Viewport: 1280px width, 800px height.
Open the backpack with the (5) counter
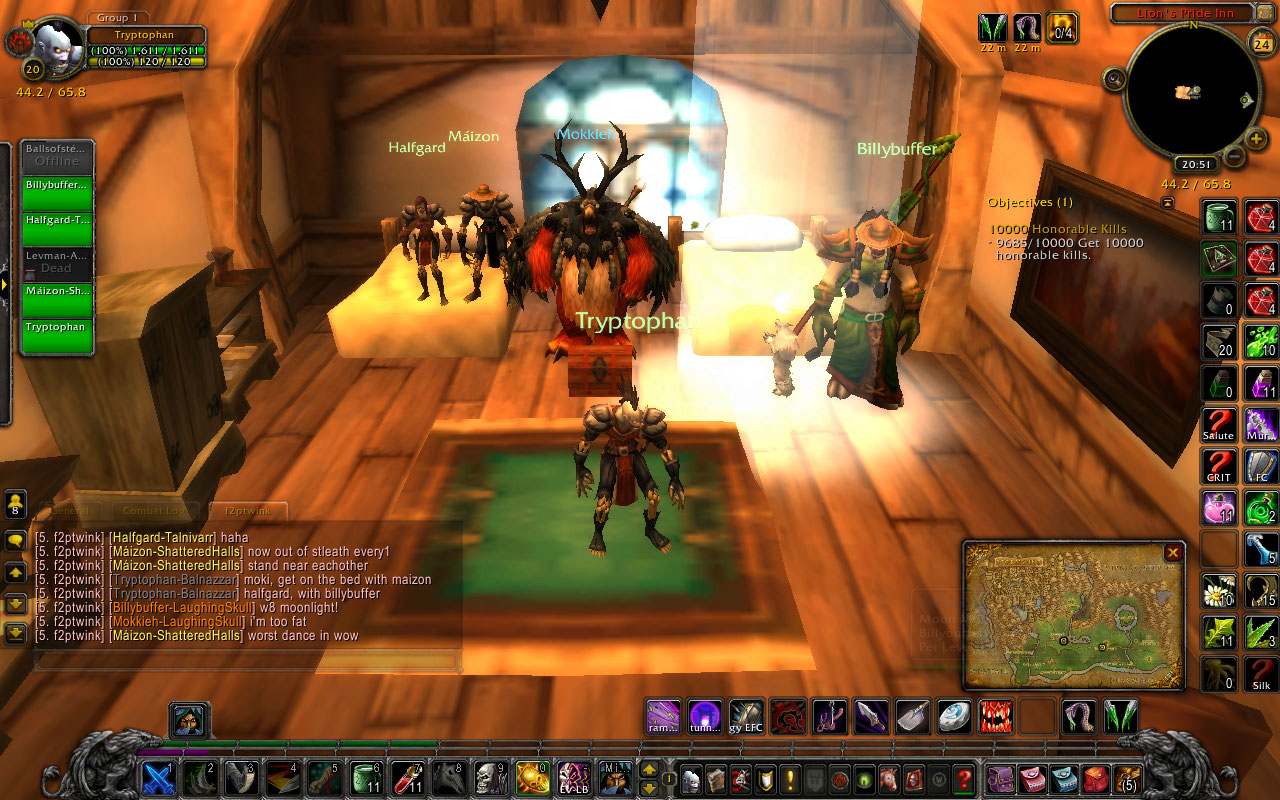tap(1128, 778)
